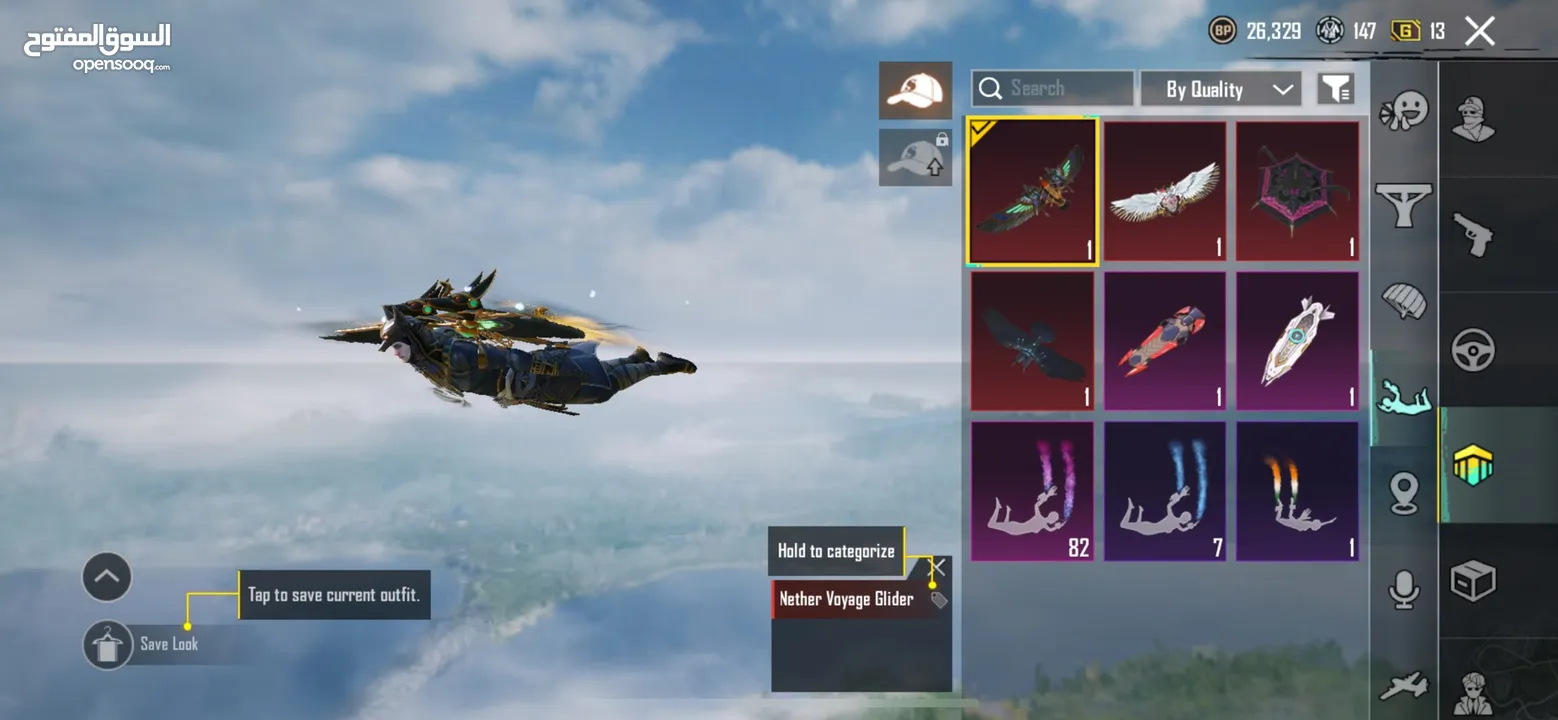The height and width of the screenshot is (720, 1558).
Task: Select the skydiving glider tab icon
Action: click(1404, 395)
